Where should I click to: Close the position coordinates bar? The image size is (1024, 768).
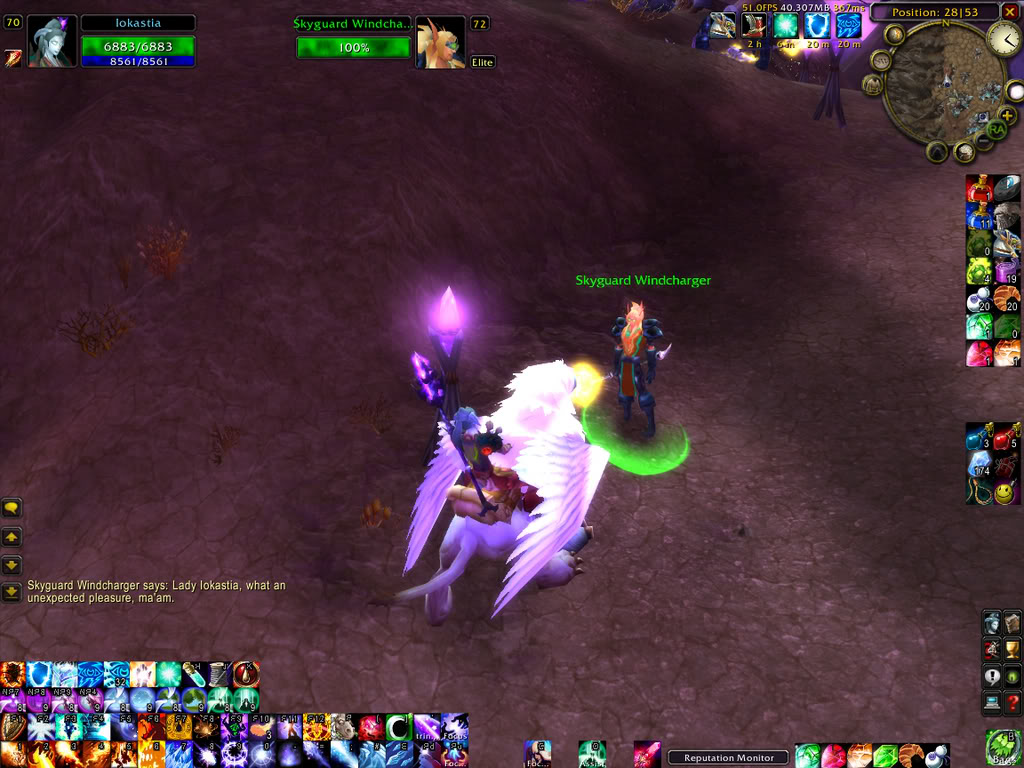pos(1008,12)
